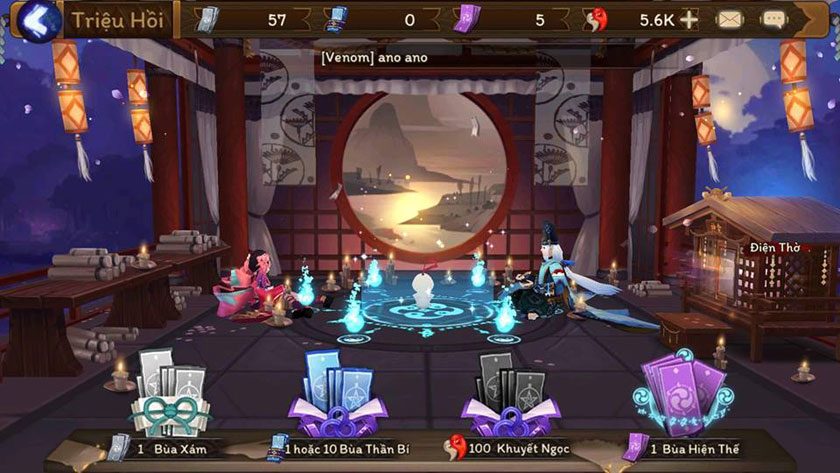Open the chat message from Venom
840x473 pixels.
coord(374,57)
